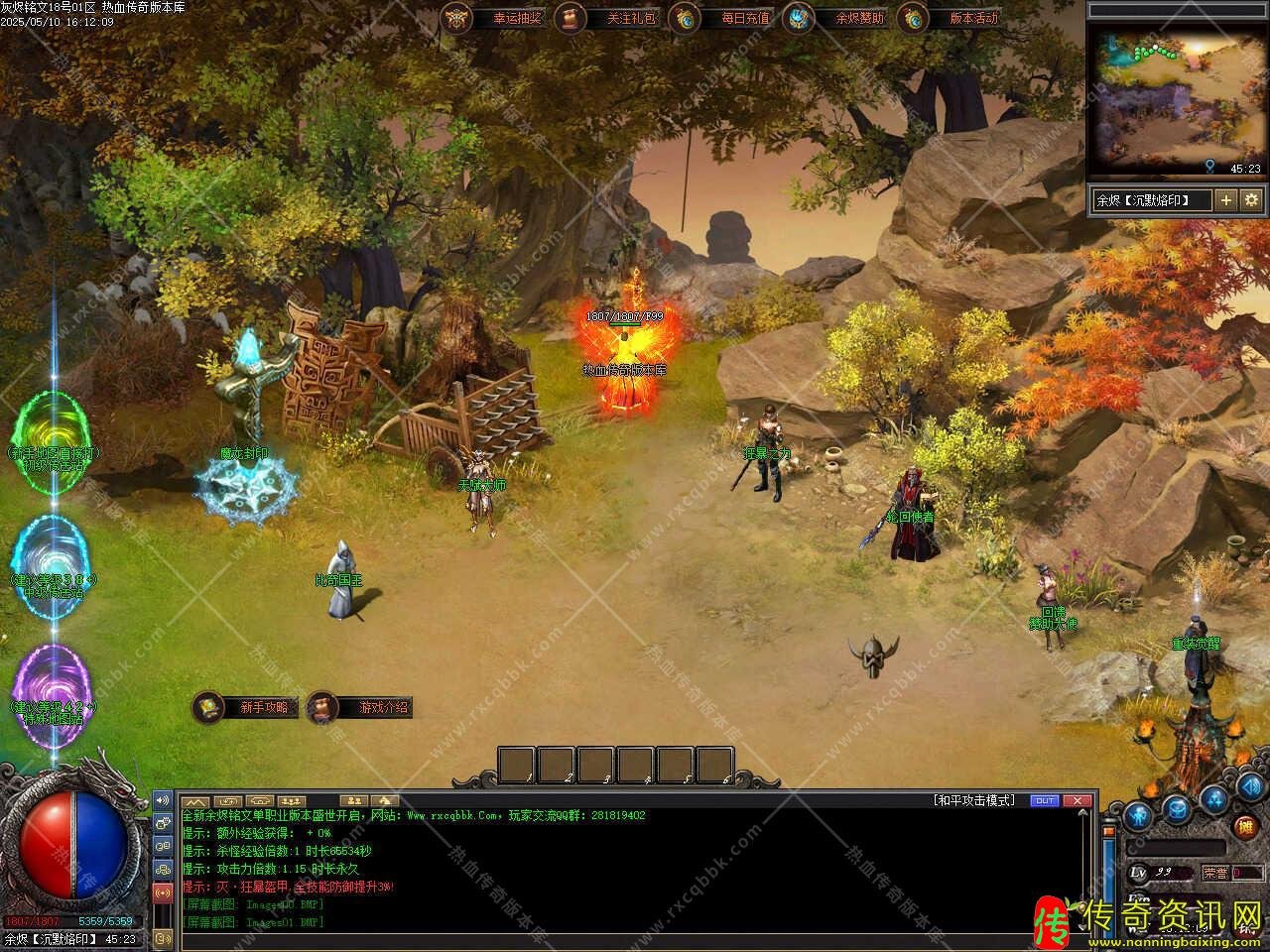Enter the green 初级传送站 portal
1270x952 pixels.
(55, 441)
